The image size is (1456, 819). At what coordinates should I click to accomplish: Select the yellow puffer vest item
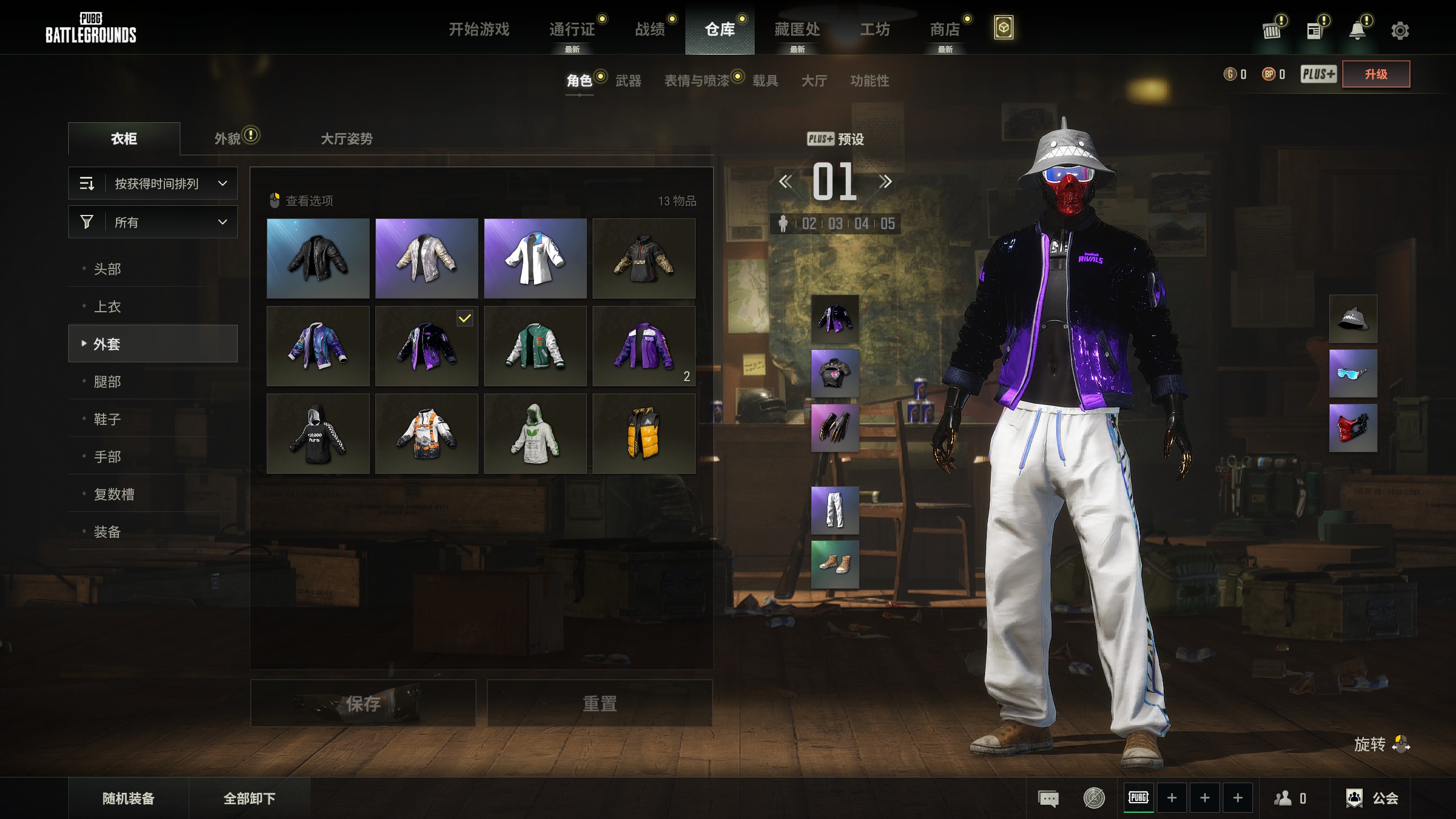click(644, 433)
